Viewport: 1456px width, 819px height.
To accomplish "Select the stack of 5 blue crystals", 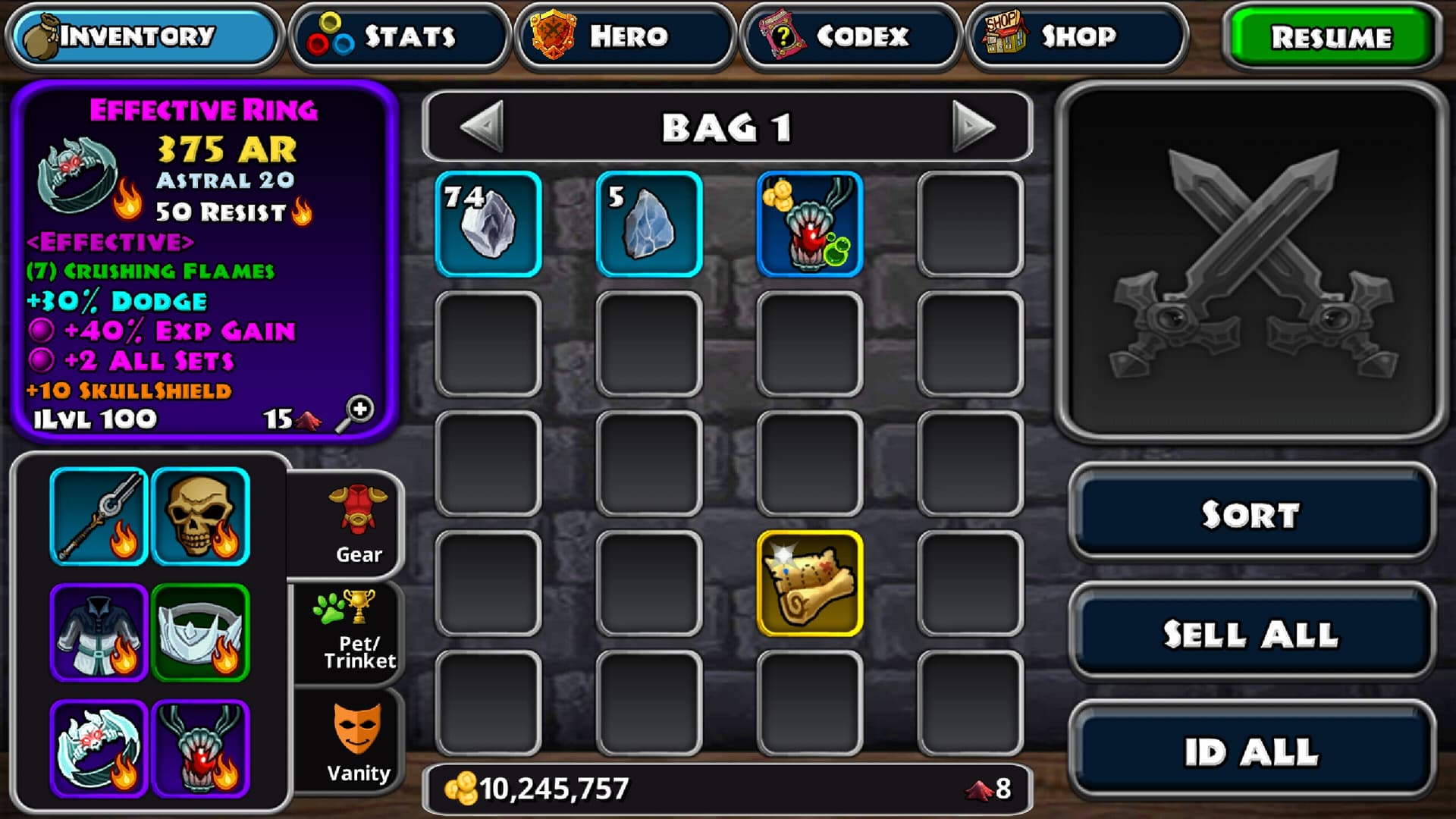I will (x=649, y=224).
